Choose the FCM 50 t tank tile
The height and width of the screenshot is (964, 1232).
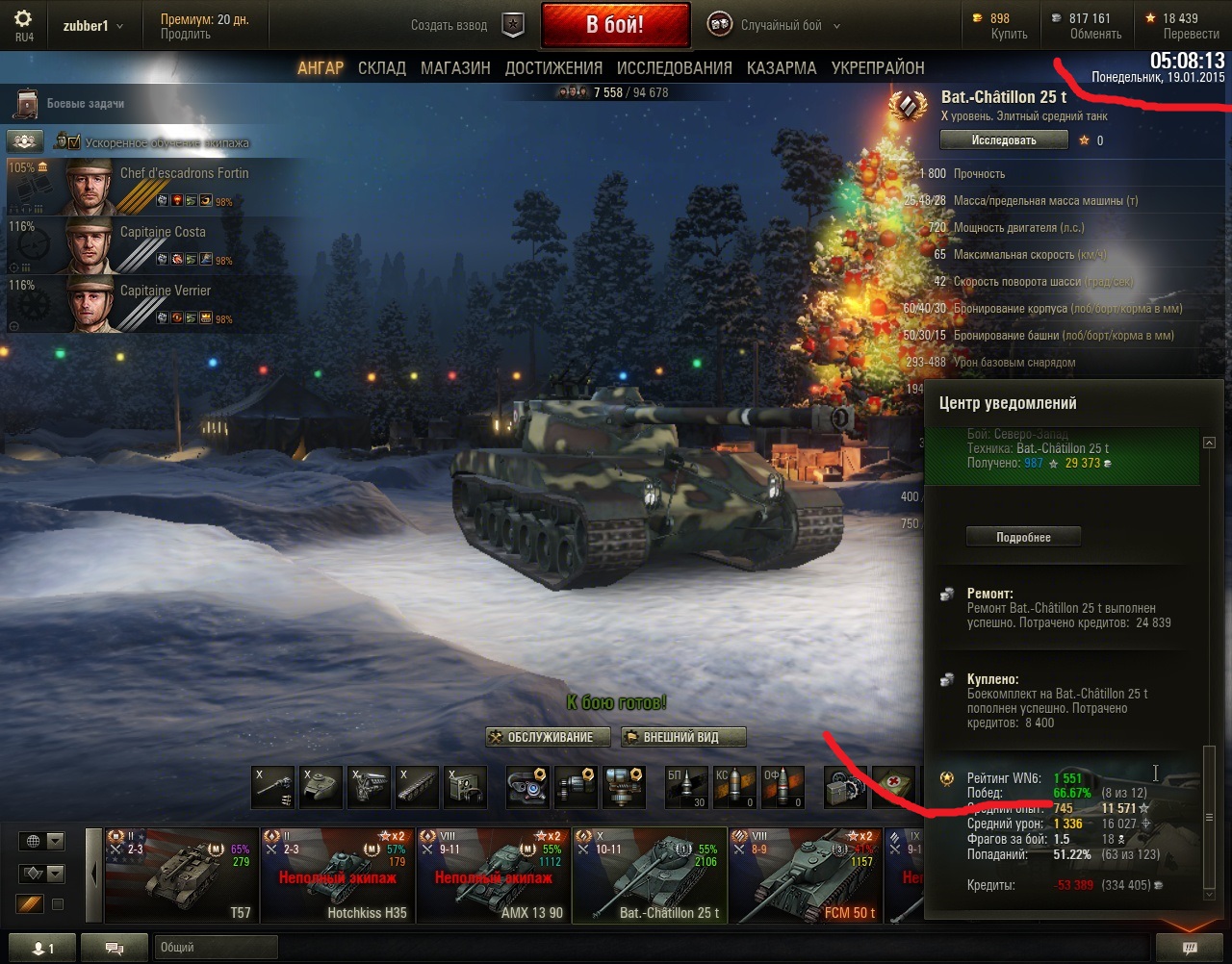point(806,875)
